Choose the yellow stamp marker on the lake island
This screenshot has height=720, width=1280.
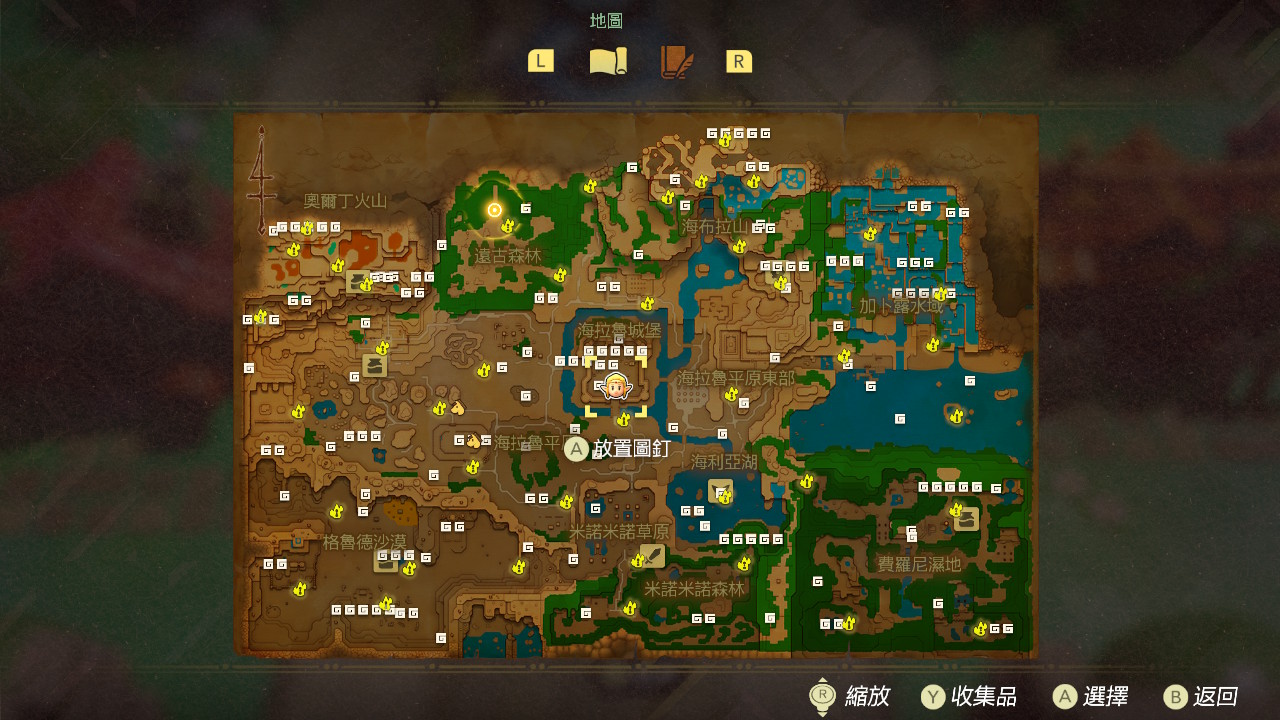[x=956, y=415]
